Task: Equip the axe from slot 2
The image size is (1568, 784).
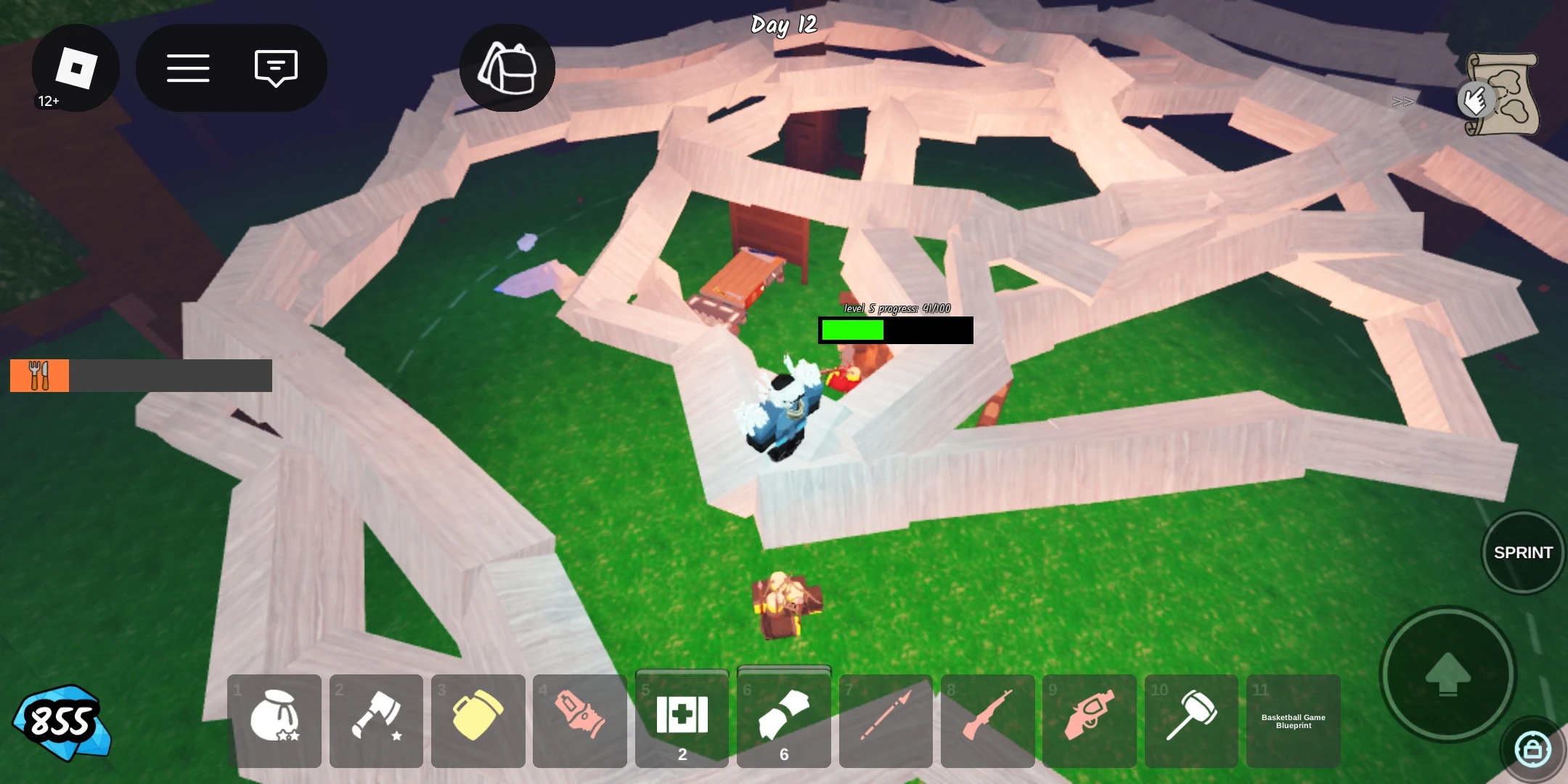Action: [376, 720]
